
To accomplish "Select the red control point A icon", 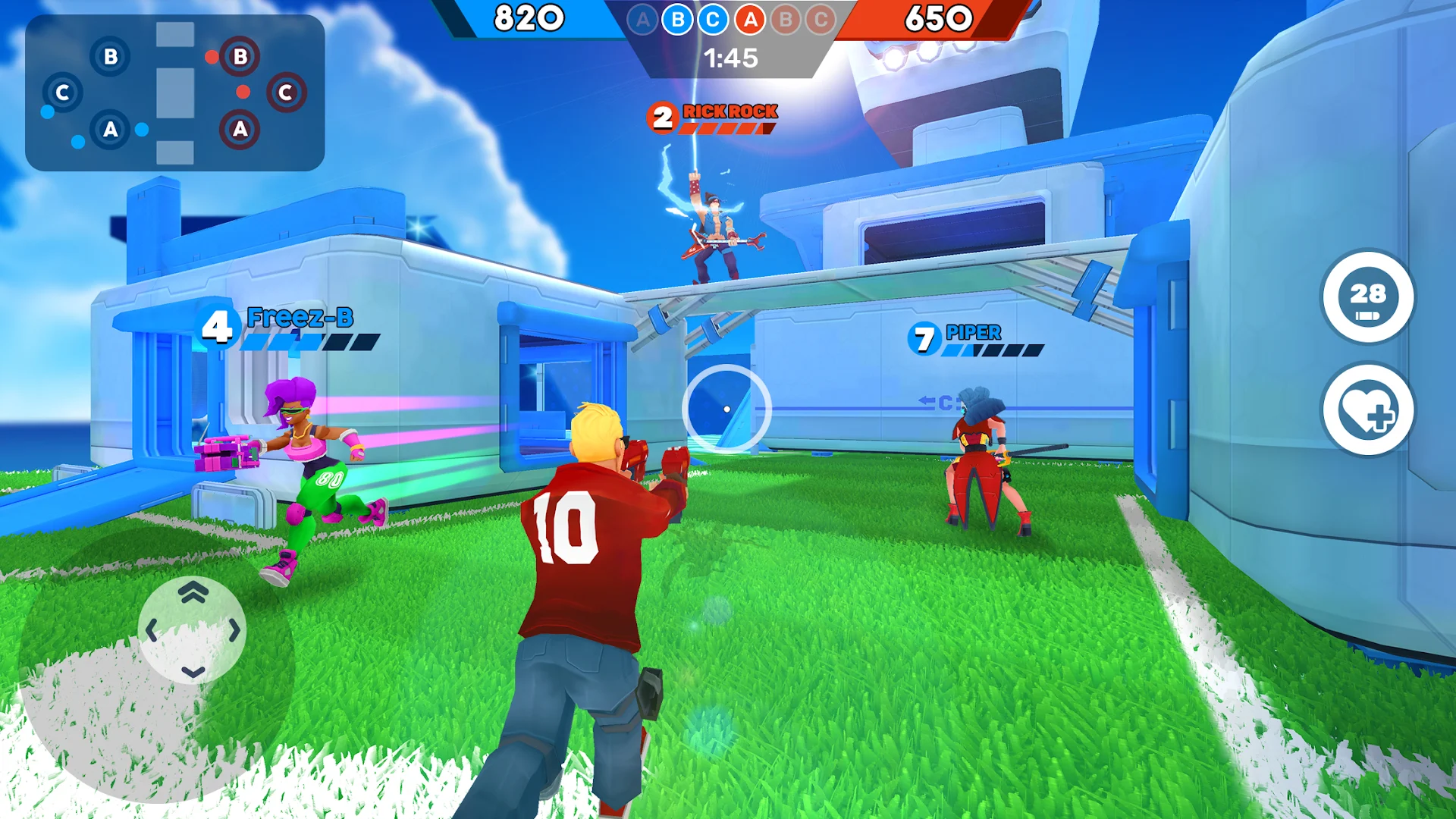I will point(749,20).
